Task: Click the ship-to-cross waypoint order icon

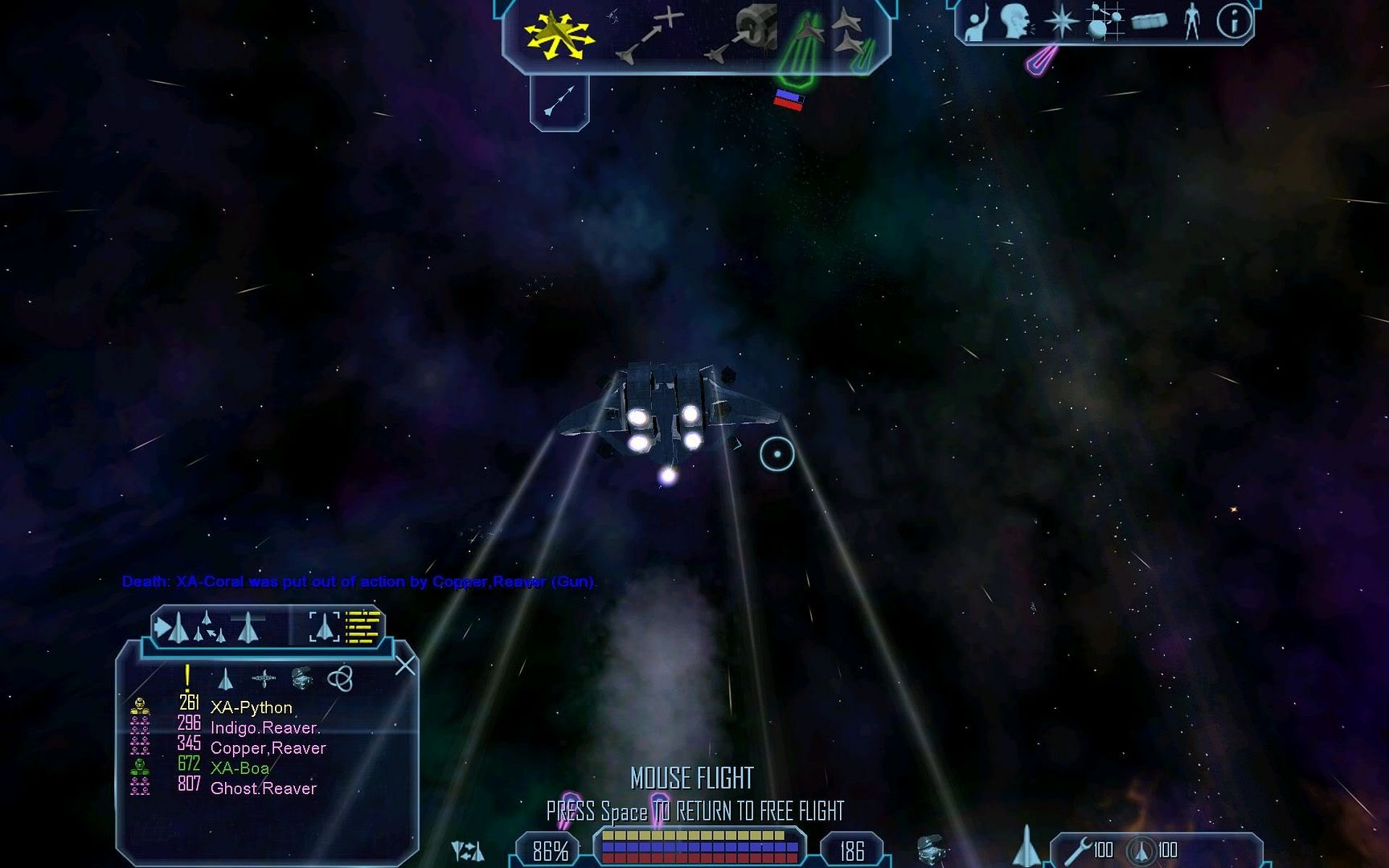Action: (649, 35)
